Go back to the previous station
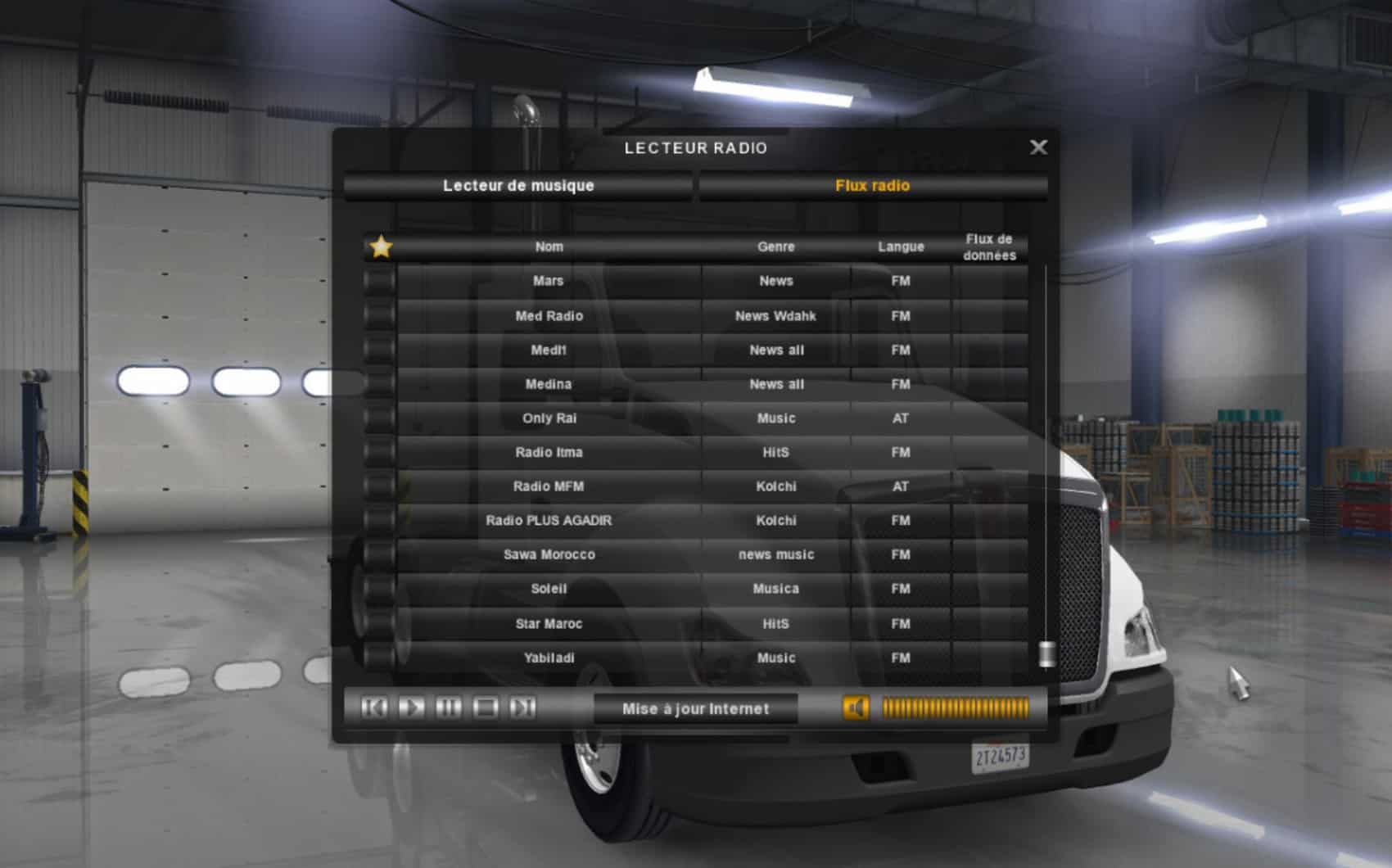The height and width of the screenshot is (868, 1392). point(375,708)
